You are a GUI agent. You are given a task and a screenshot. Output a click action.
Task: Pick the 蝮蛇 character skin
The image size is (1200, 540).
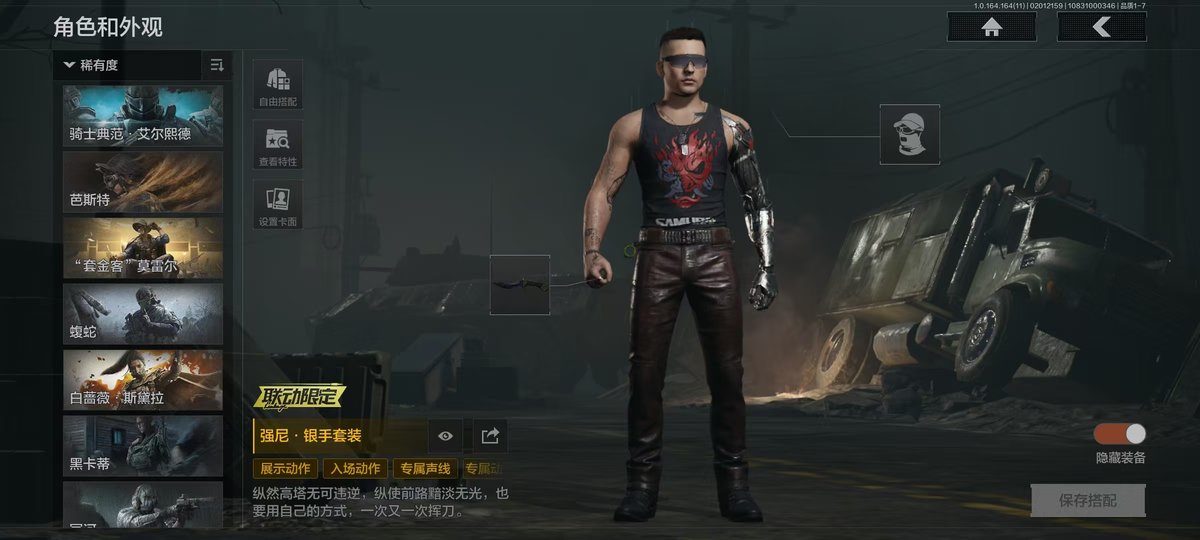(143, 314)
